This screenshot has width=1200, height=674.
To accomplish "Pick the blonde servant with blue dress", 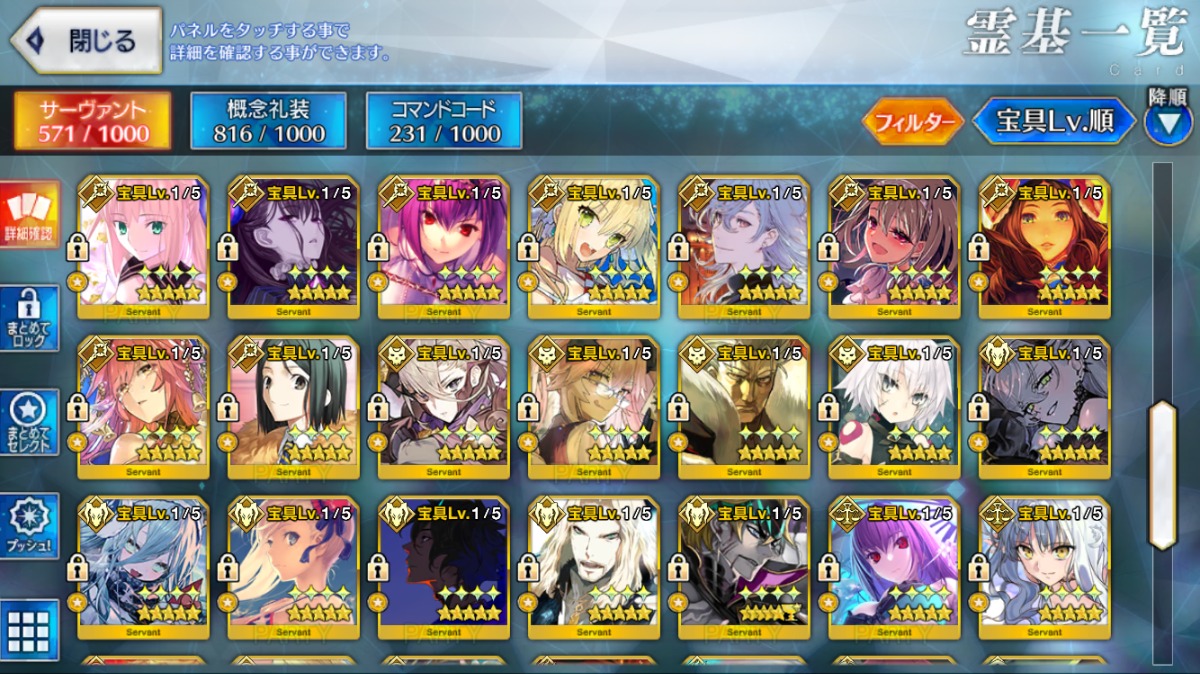I will coord(594,247).
